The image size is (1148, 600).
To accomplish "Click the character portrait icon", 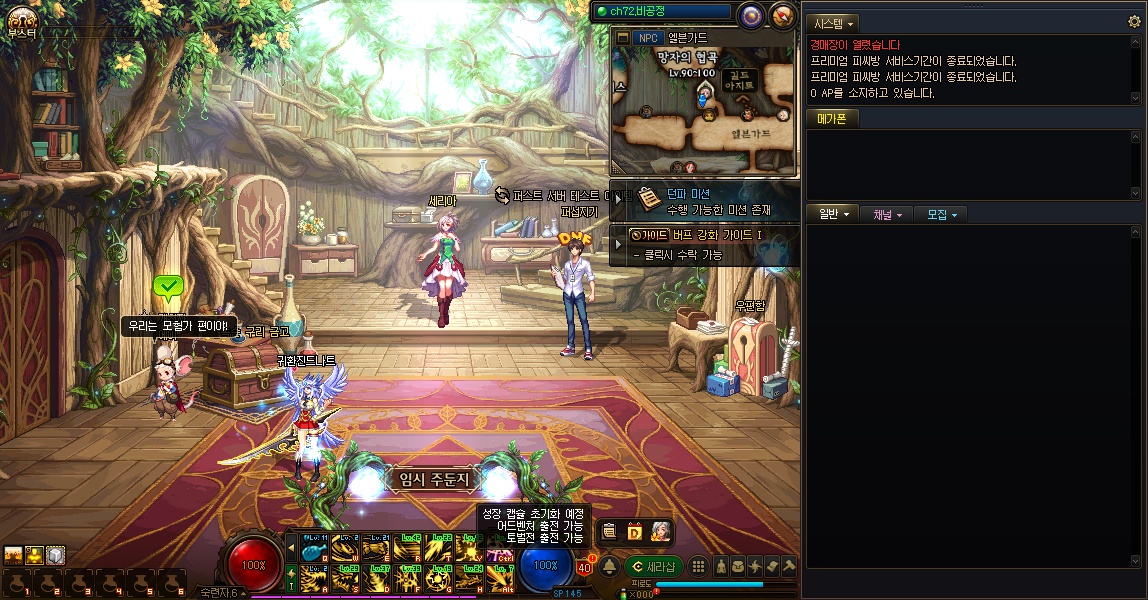I will coord(659,531).
